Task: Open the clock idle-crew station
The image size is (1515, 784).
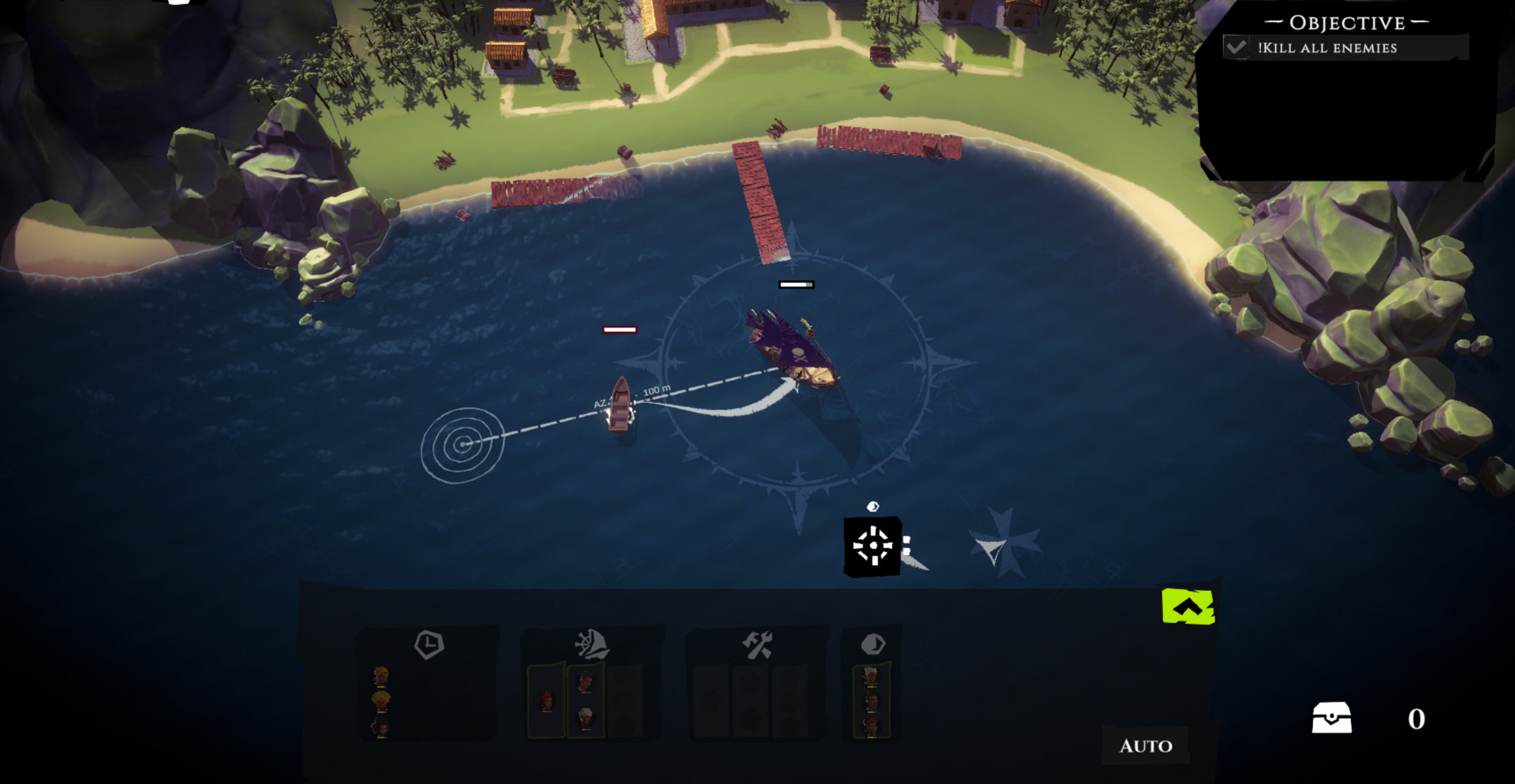Action: 428,644
